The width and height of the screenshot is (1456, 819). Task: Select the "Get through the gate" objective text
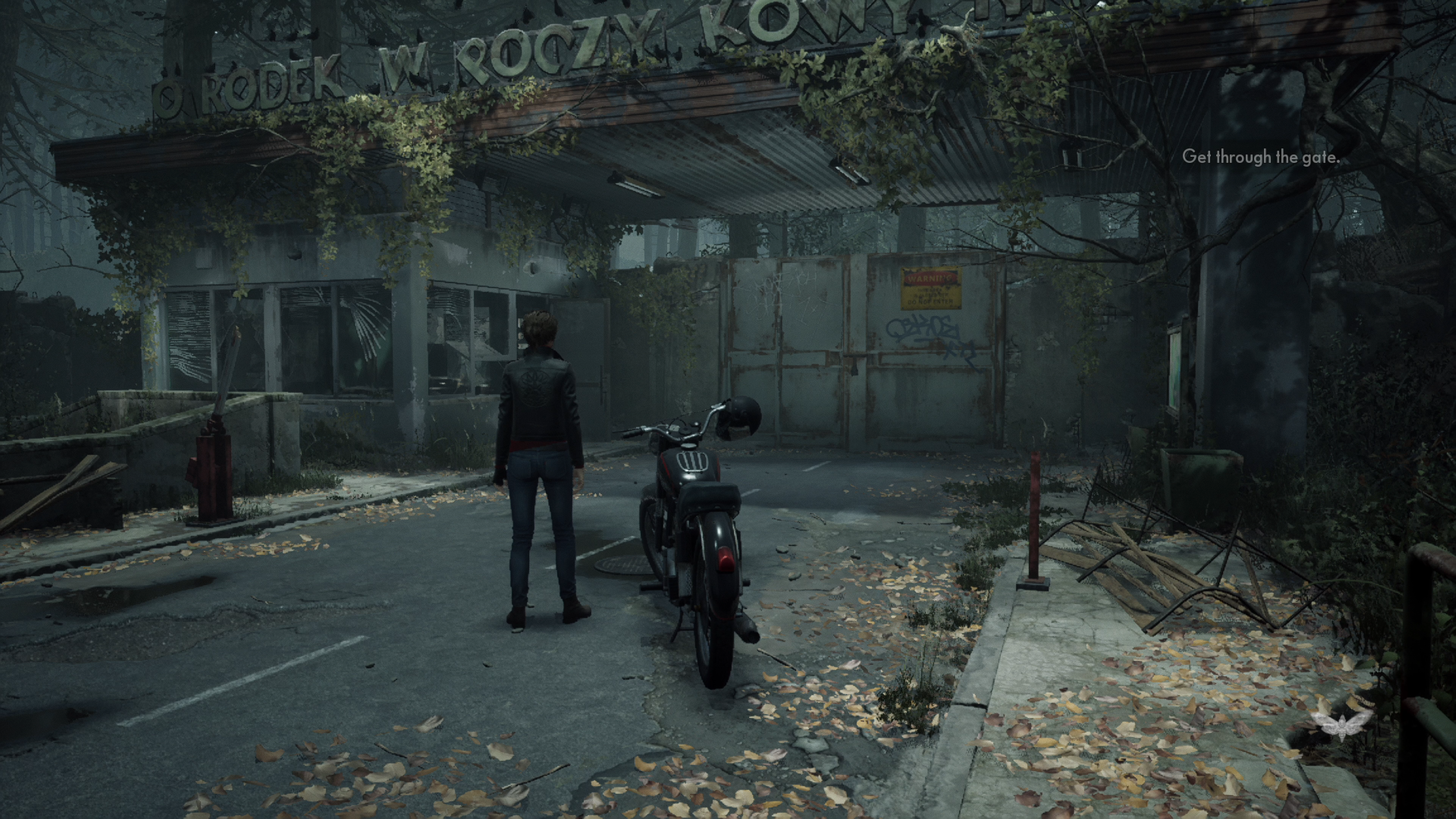1260,157
